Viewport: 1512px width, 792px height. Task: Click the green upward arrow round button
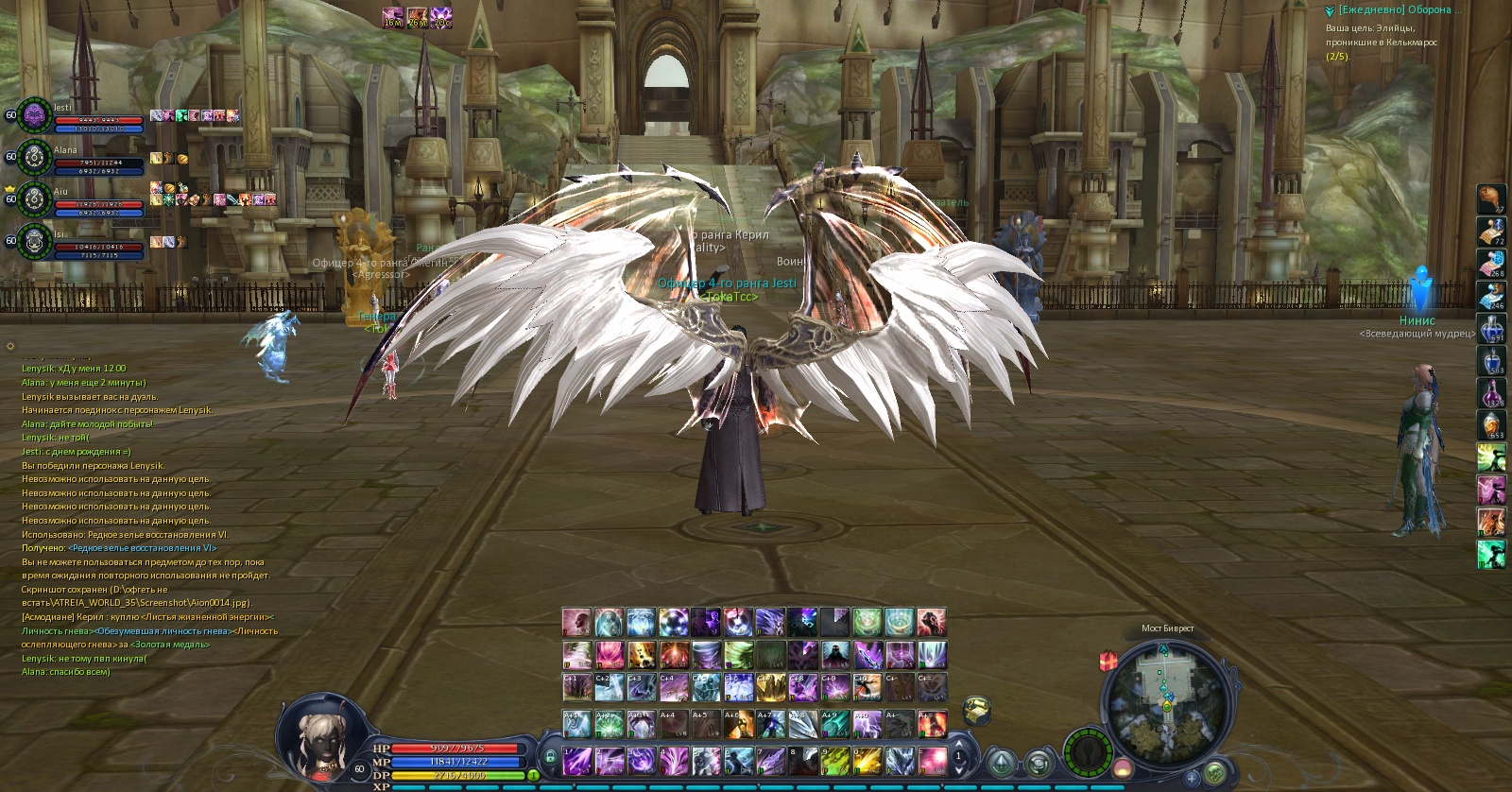coord(1001,763)
